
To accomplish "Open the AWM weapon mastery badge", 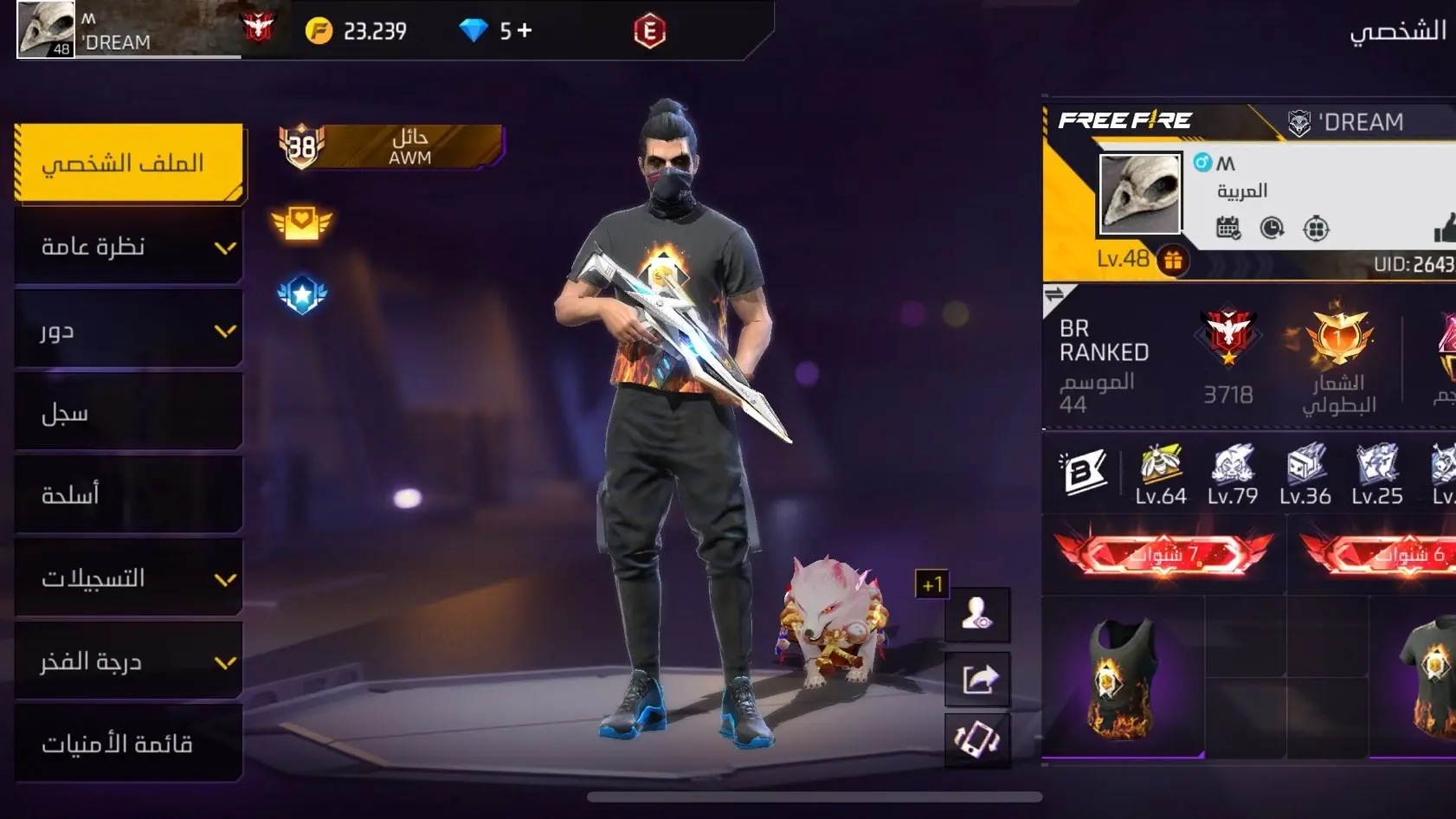I will click(x=390, y=146).
